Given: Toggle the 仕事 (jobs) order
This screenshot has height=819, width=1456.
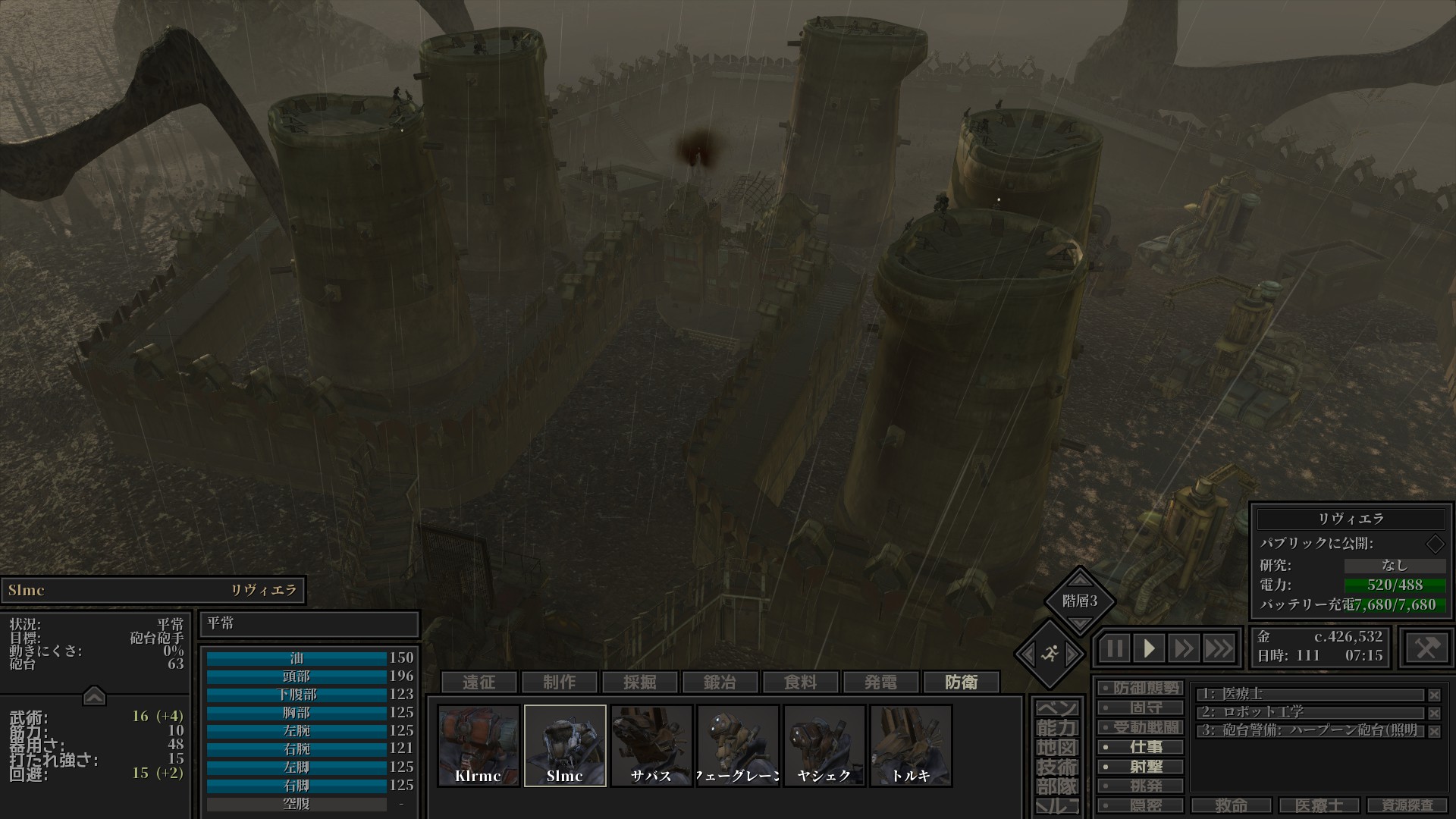Looking at the screenshot, I should tap(1141, 747).
